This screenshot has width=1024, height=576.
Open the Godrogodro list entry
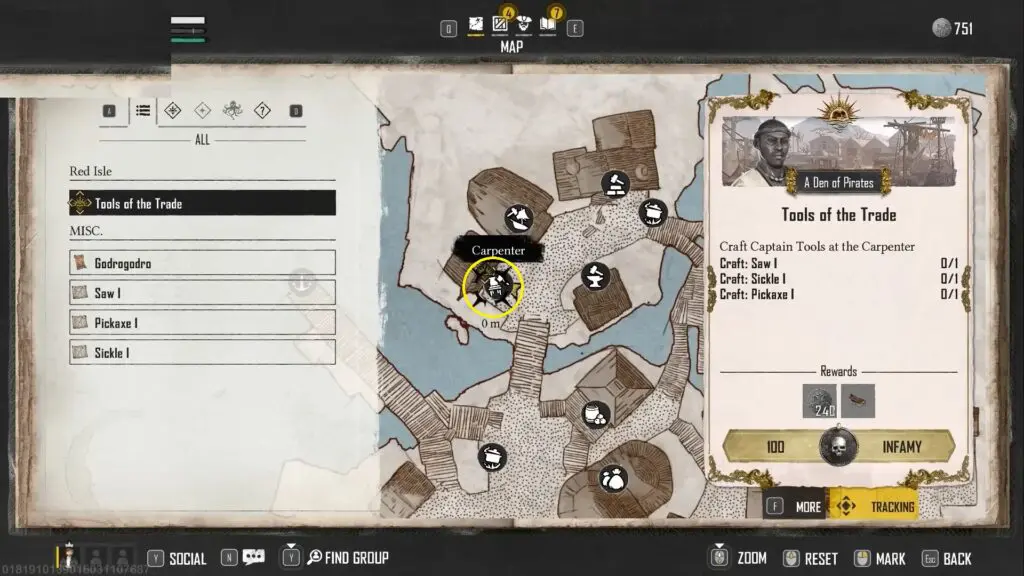coord(202,263)
